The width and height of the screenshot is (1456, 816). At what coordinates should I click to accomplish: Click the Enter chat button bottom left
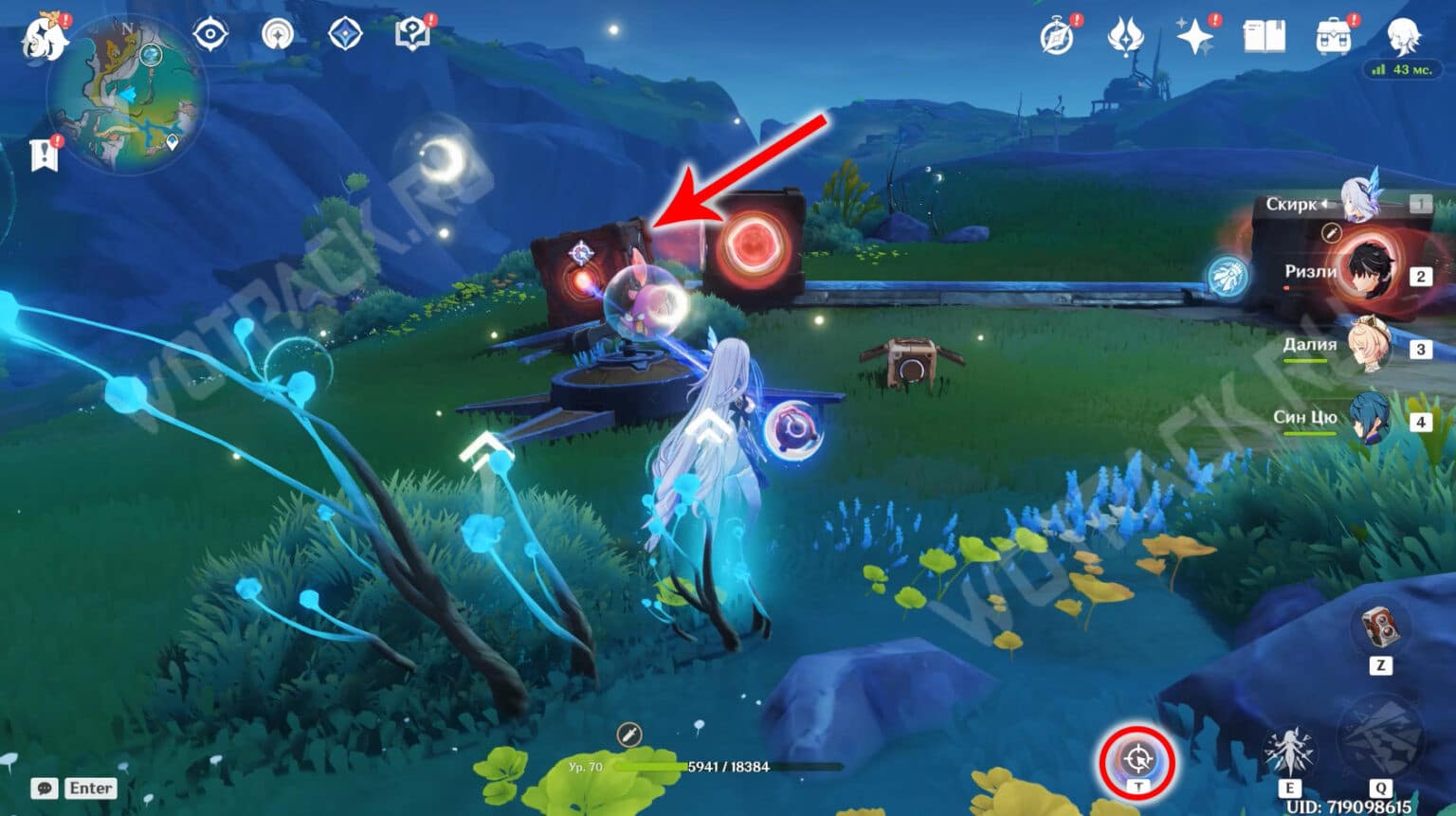(x=91, y=788)
